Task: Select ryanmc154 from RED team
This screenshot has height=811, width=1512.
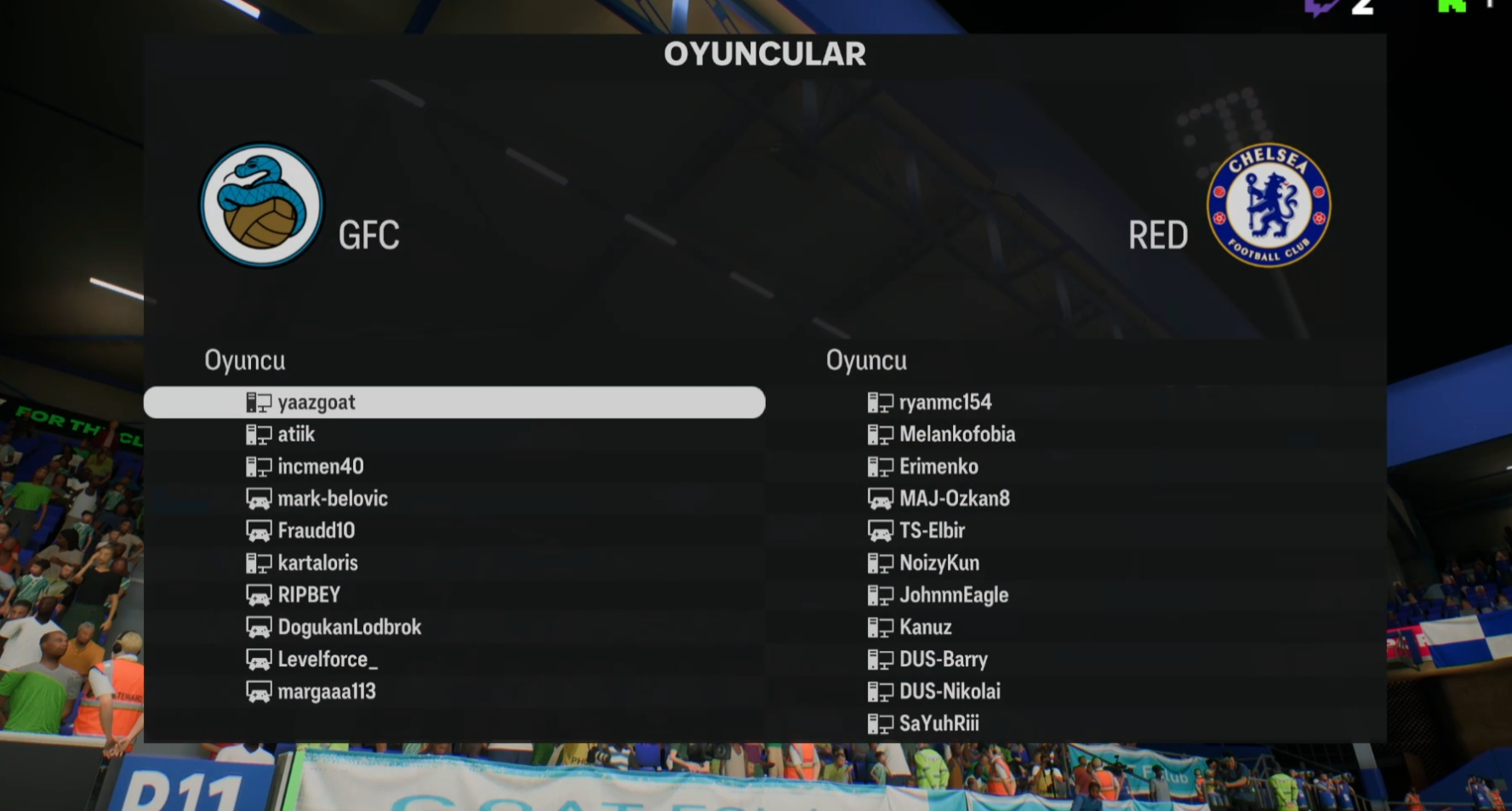Action: [x=944, y=403]
